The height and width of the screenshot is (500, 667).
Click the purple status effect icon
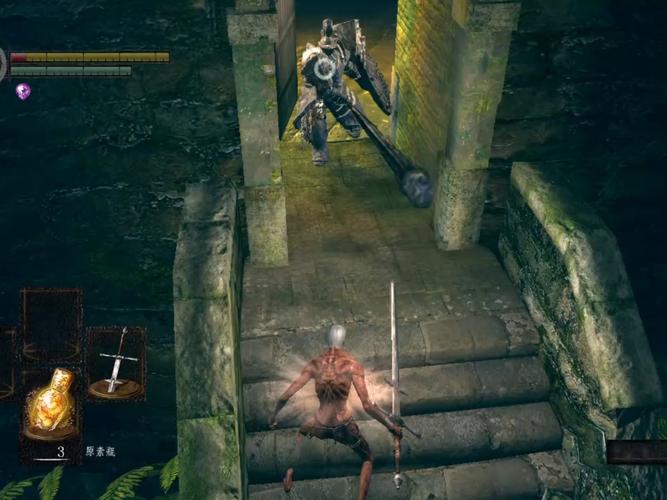[23, 91]
